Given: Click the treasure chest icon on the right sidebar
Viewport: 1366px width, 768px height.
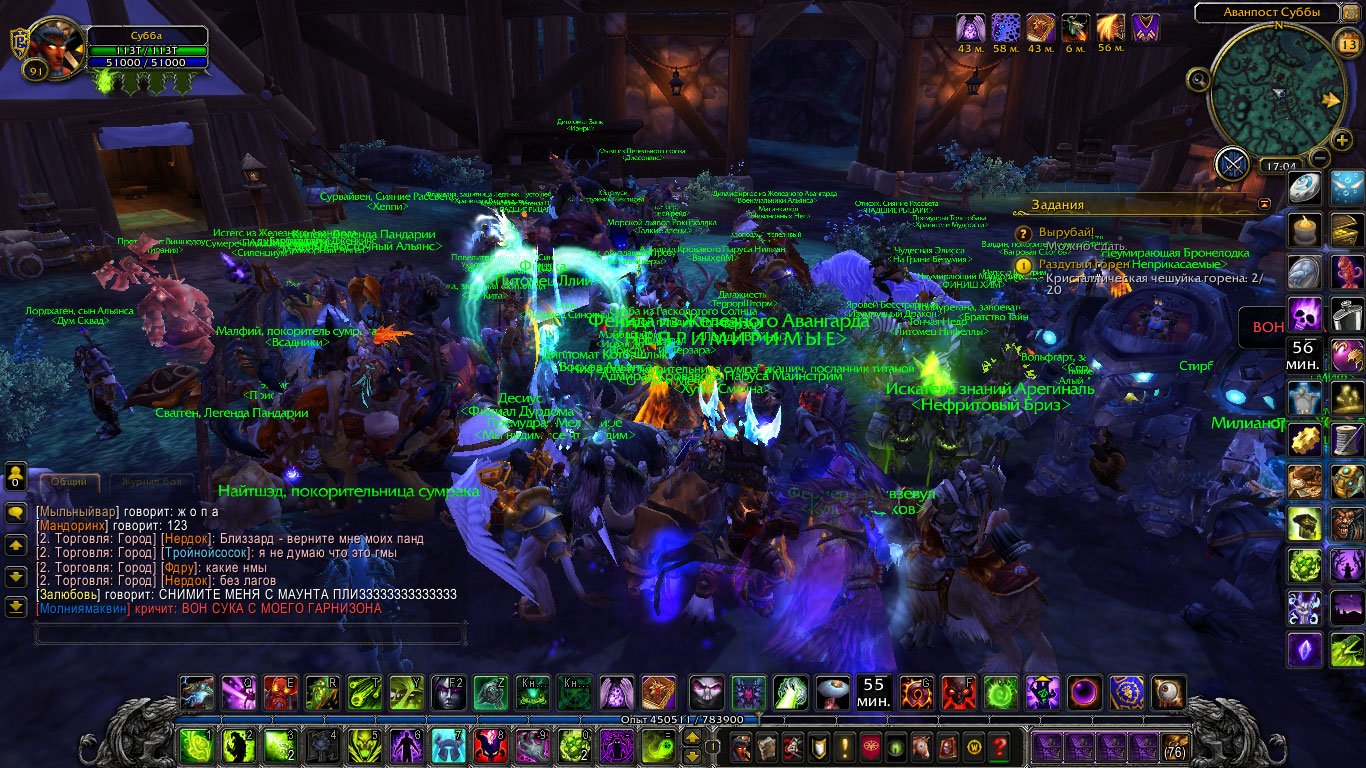Looking at the screenshot, I should [x=1345, y=229].
